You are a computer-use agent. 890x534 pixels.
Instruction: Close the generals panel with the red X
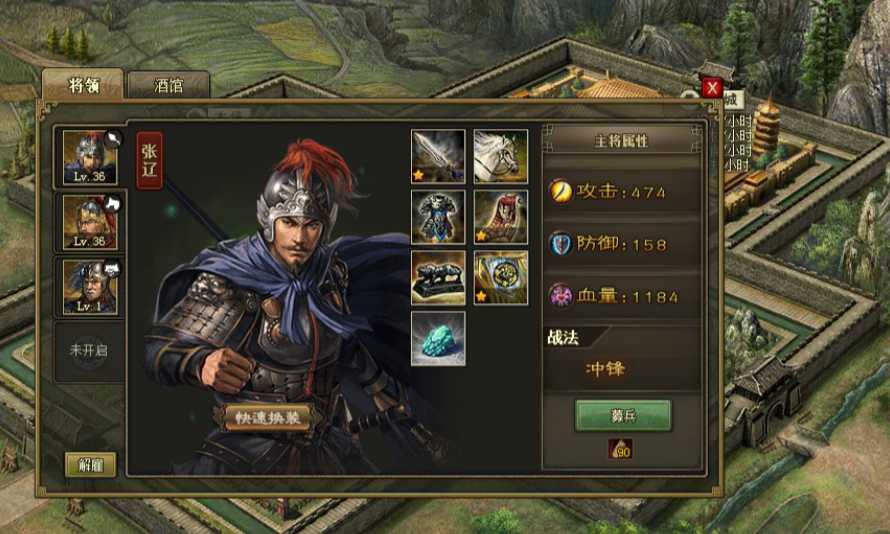tap(712, 88)
